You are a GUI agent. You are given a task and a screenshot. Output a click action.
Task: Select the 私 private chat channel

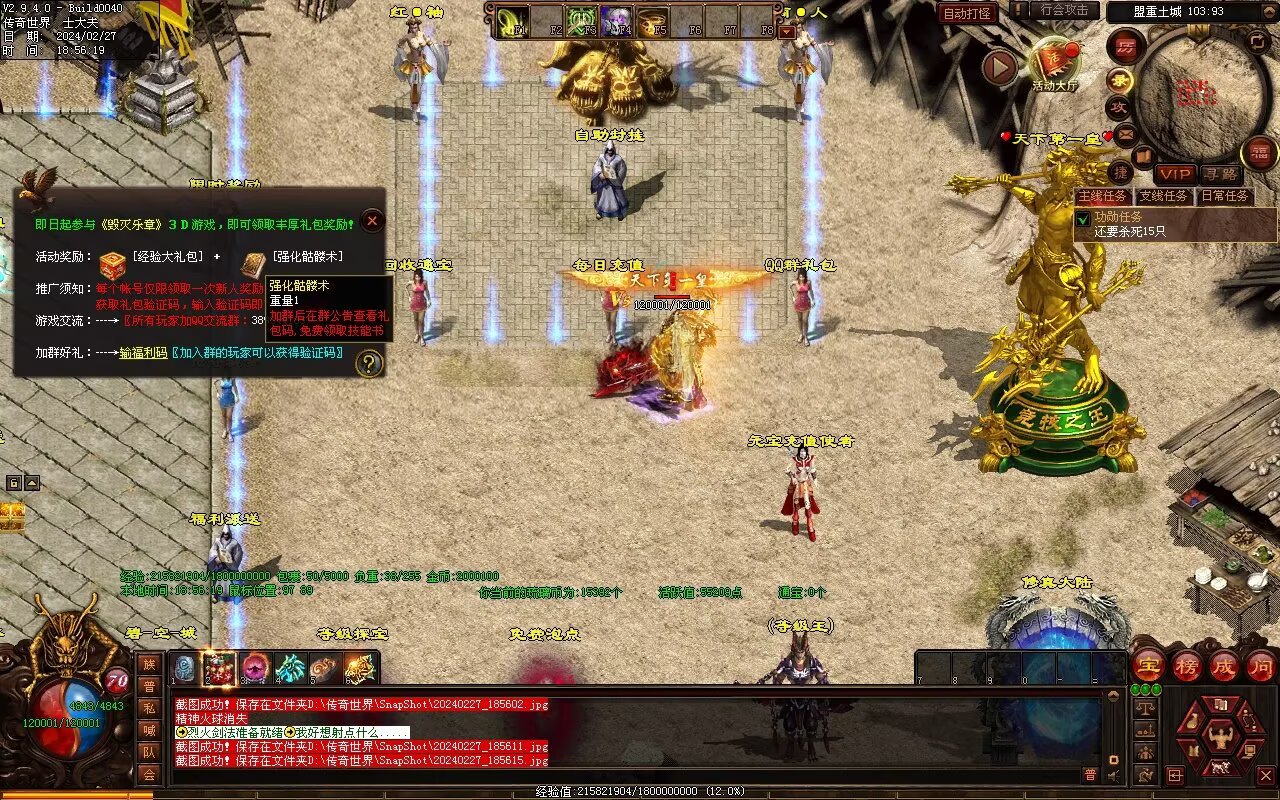[149, 708]
